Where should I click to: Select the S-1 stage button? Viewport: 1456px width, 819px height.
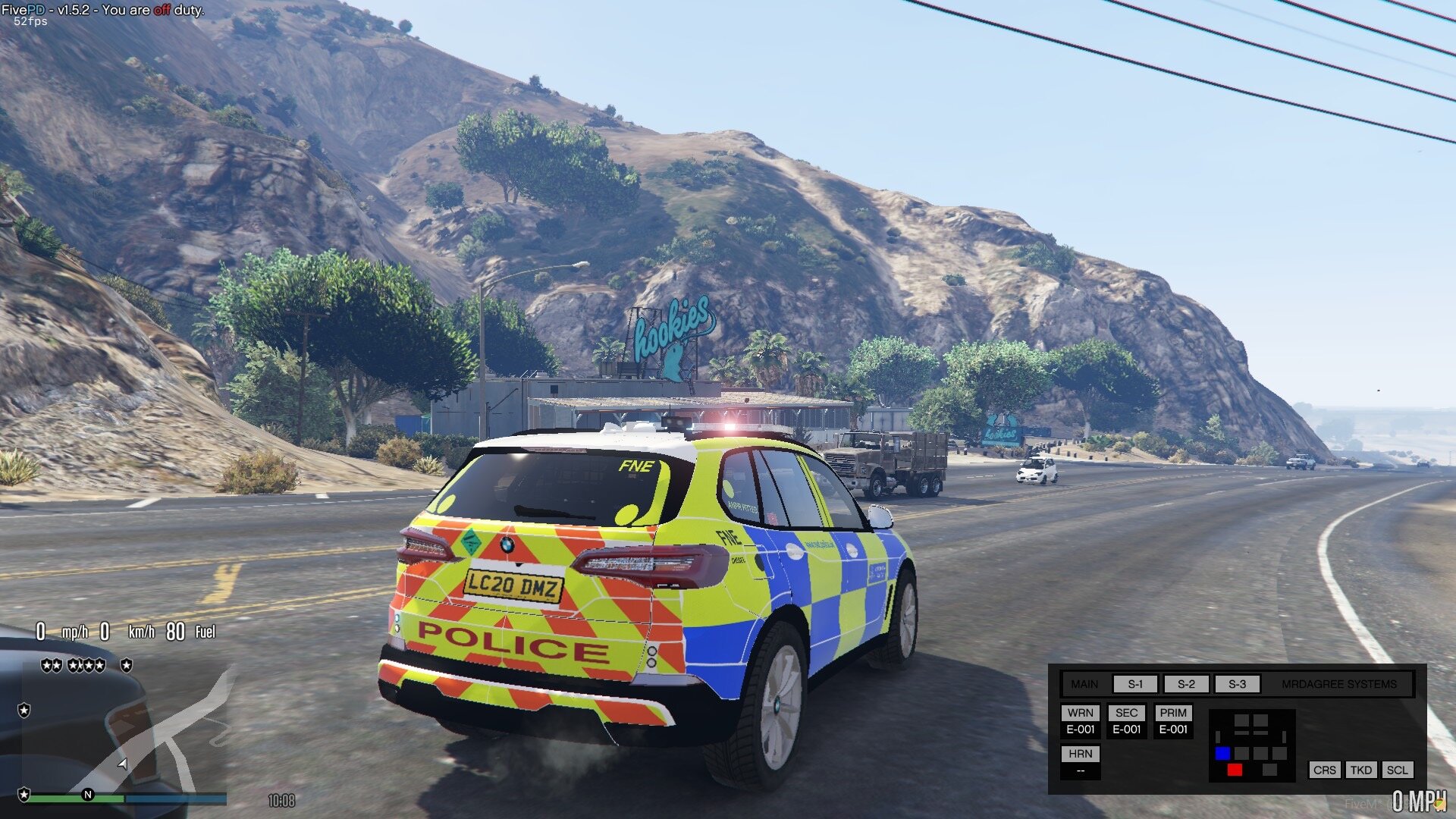(1135, 684)
